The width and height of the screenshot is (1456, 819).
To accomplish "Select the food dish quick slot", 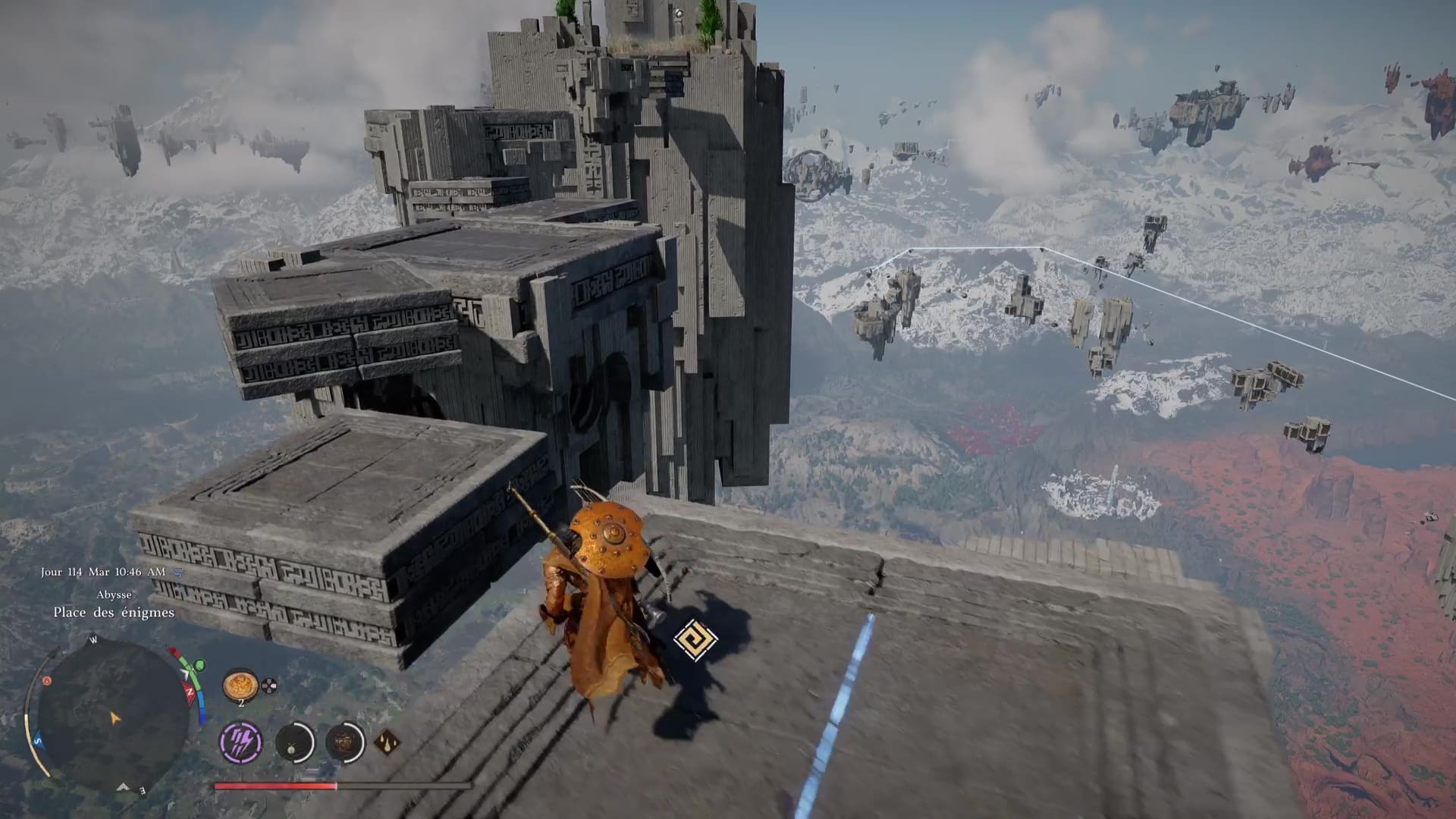I will (240, 685).
